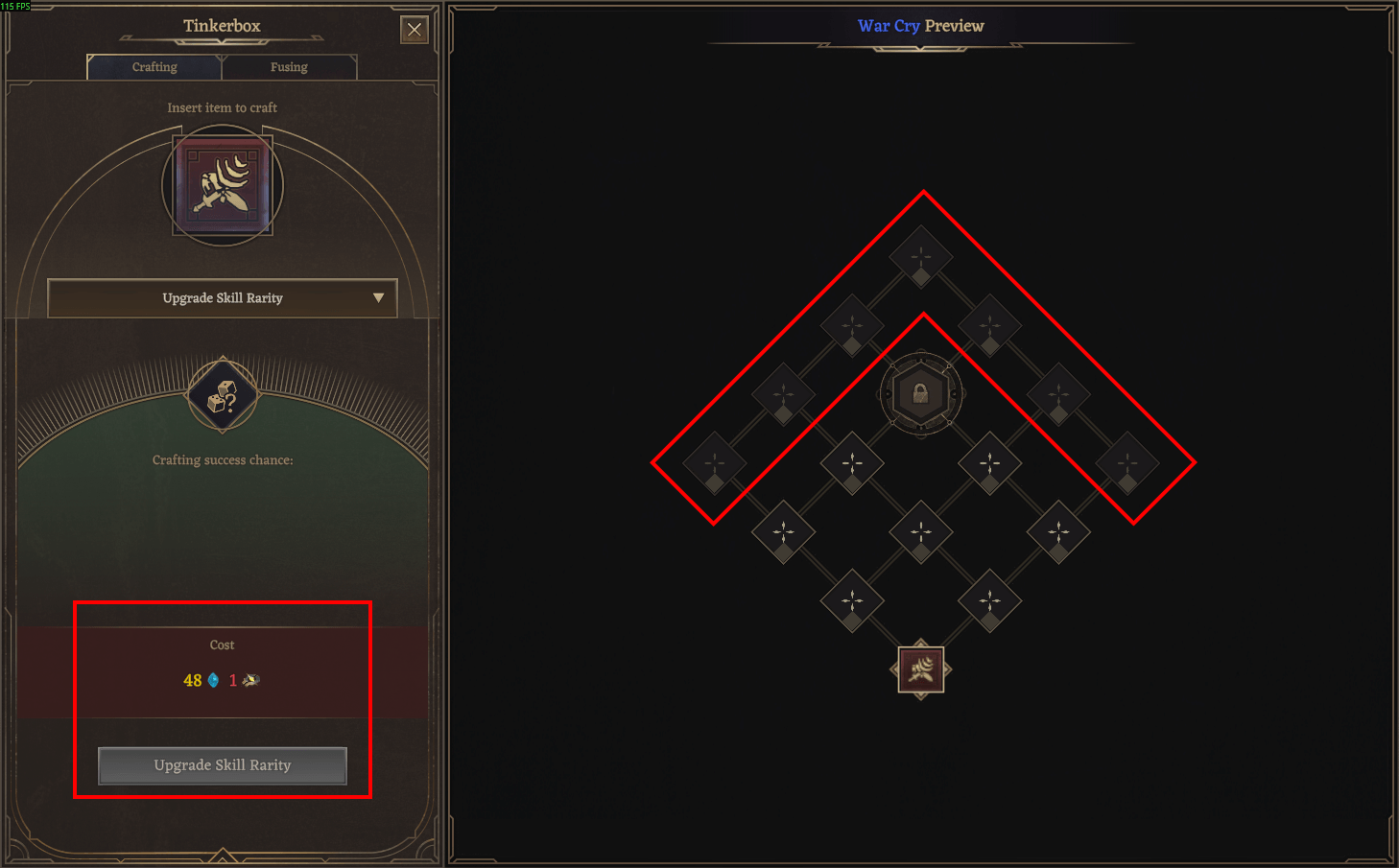Image resolution: width=1399 pixels, height=868 pixels.
Task: Expand the crafting operation selector arrow
Action: point(380,298)
